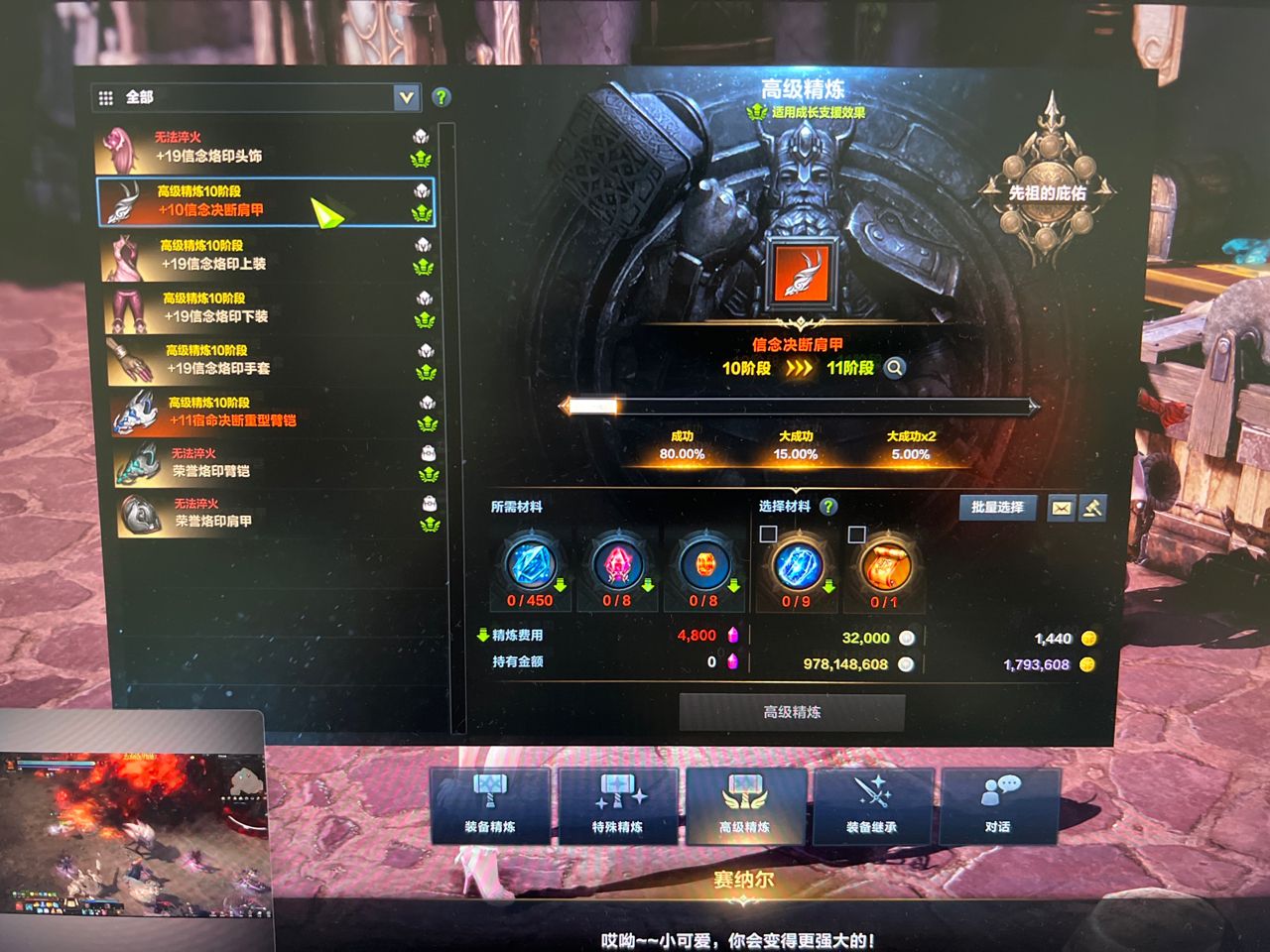Open the auction hammer icon beside the mailbox

(1095, 509)
